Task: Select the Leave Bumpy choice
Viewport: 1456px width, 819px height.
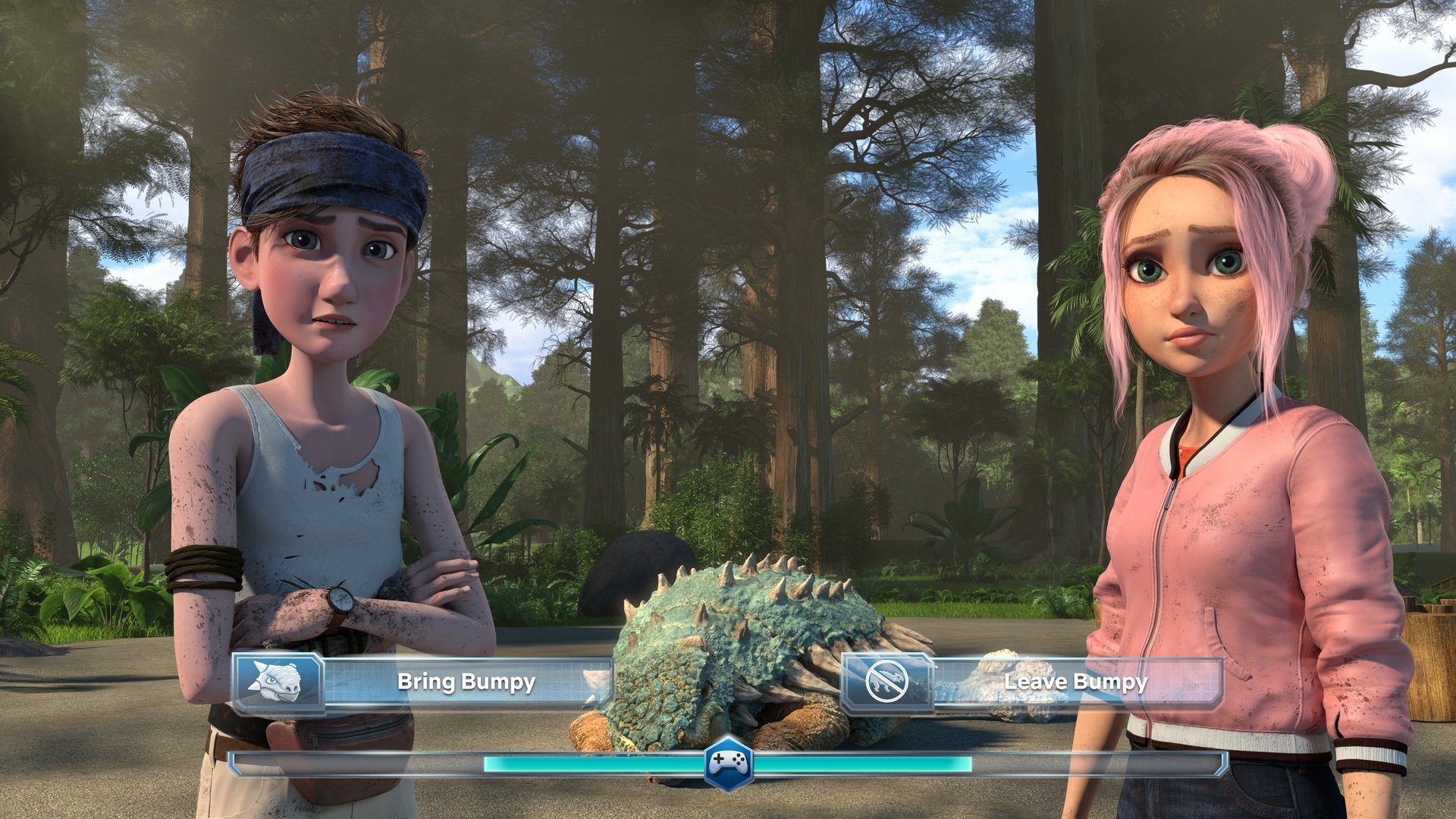Action: click(x=1033, y=682)
